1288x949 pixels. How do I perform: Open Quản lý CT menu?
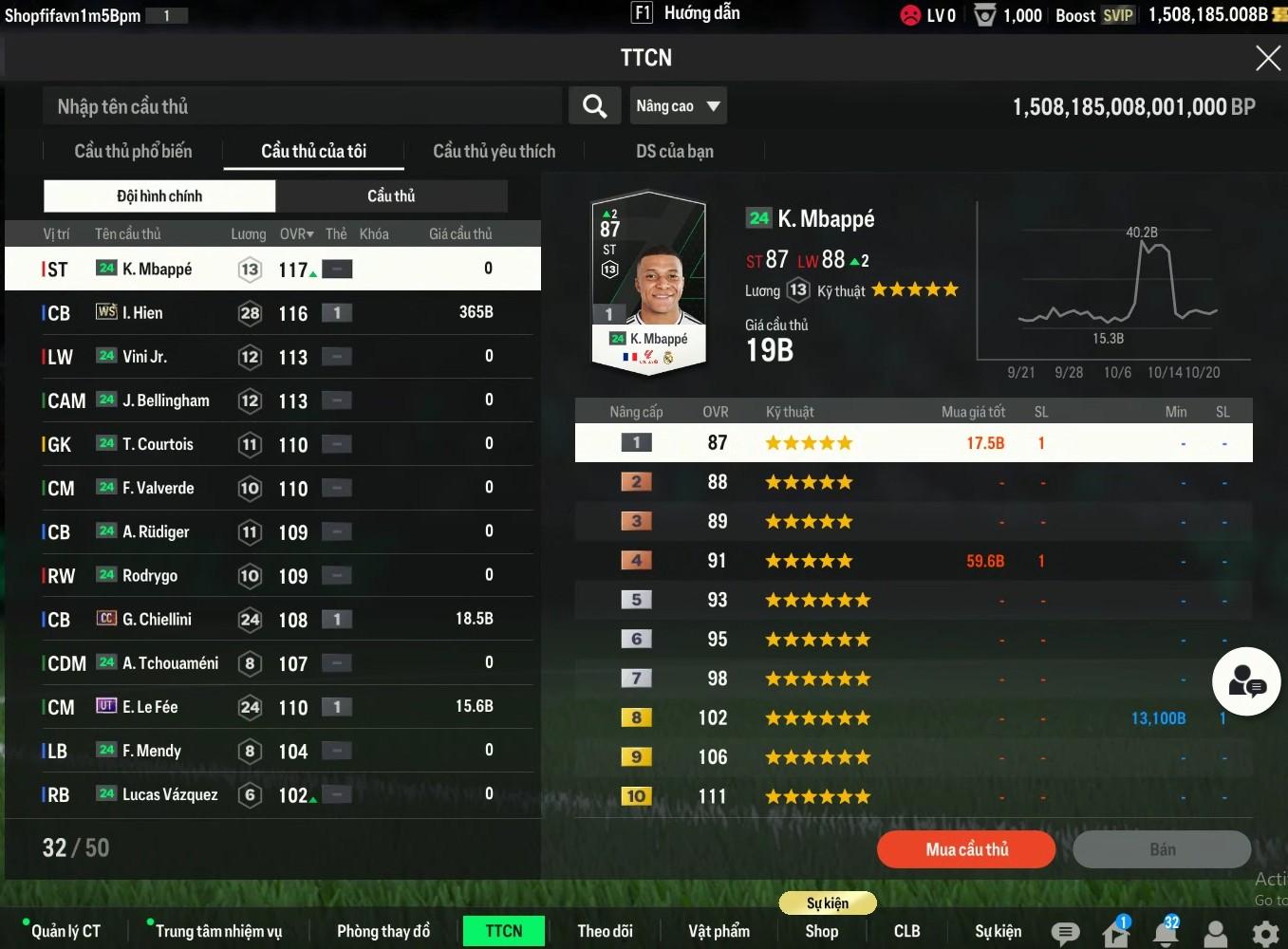point(65,931)
